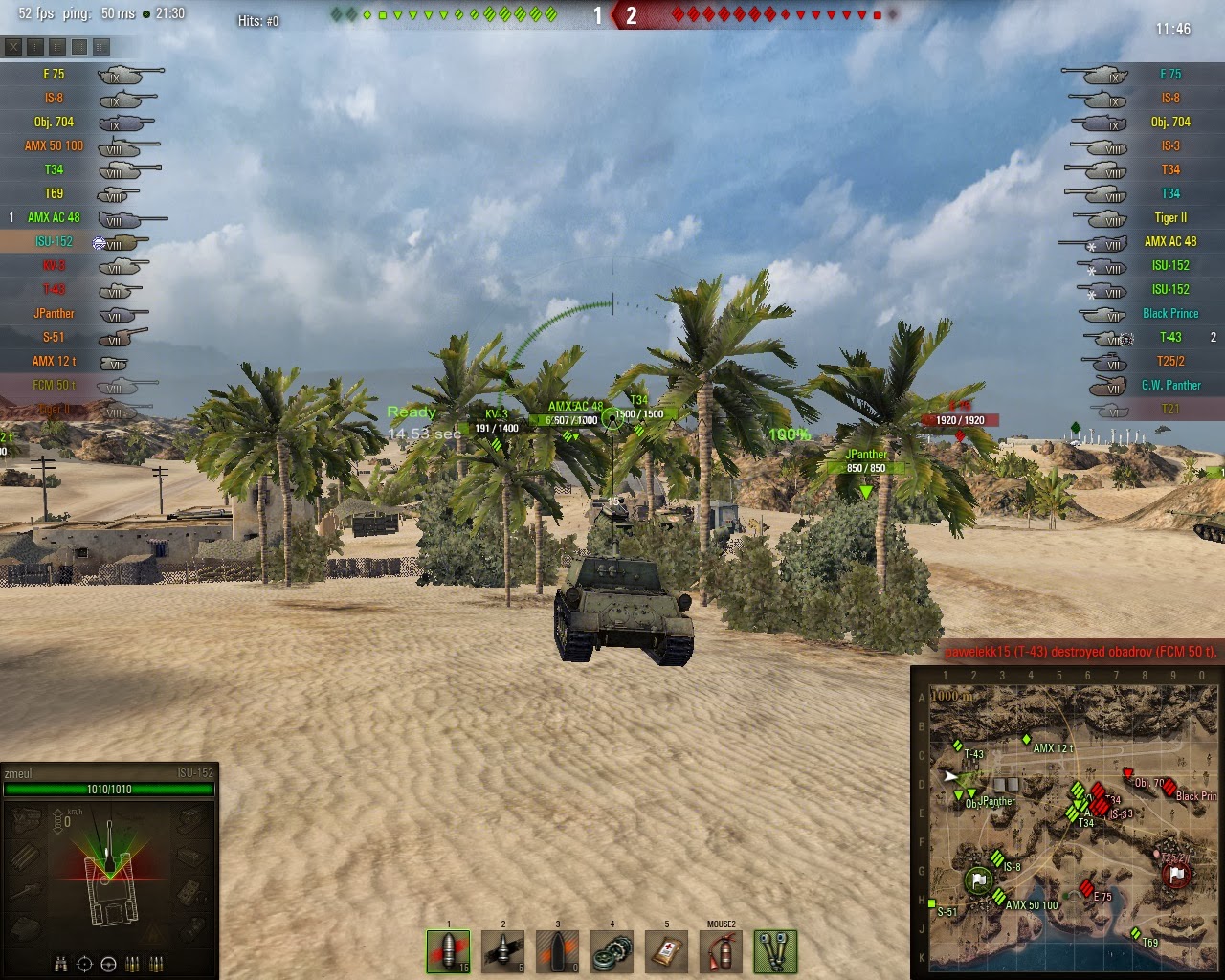1225x980 pixels.
Task: Click the 1010/1010 health bar of ISU-152
Action: click(110, 791)
